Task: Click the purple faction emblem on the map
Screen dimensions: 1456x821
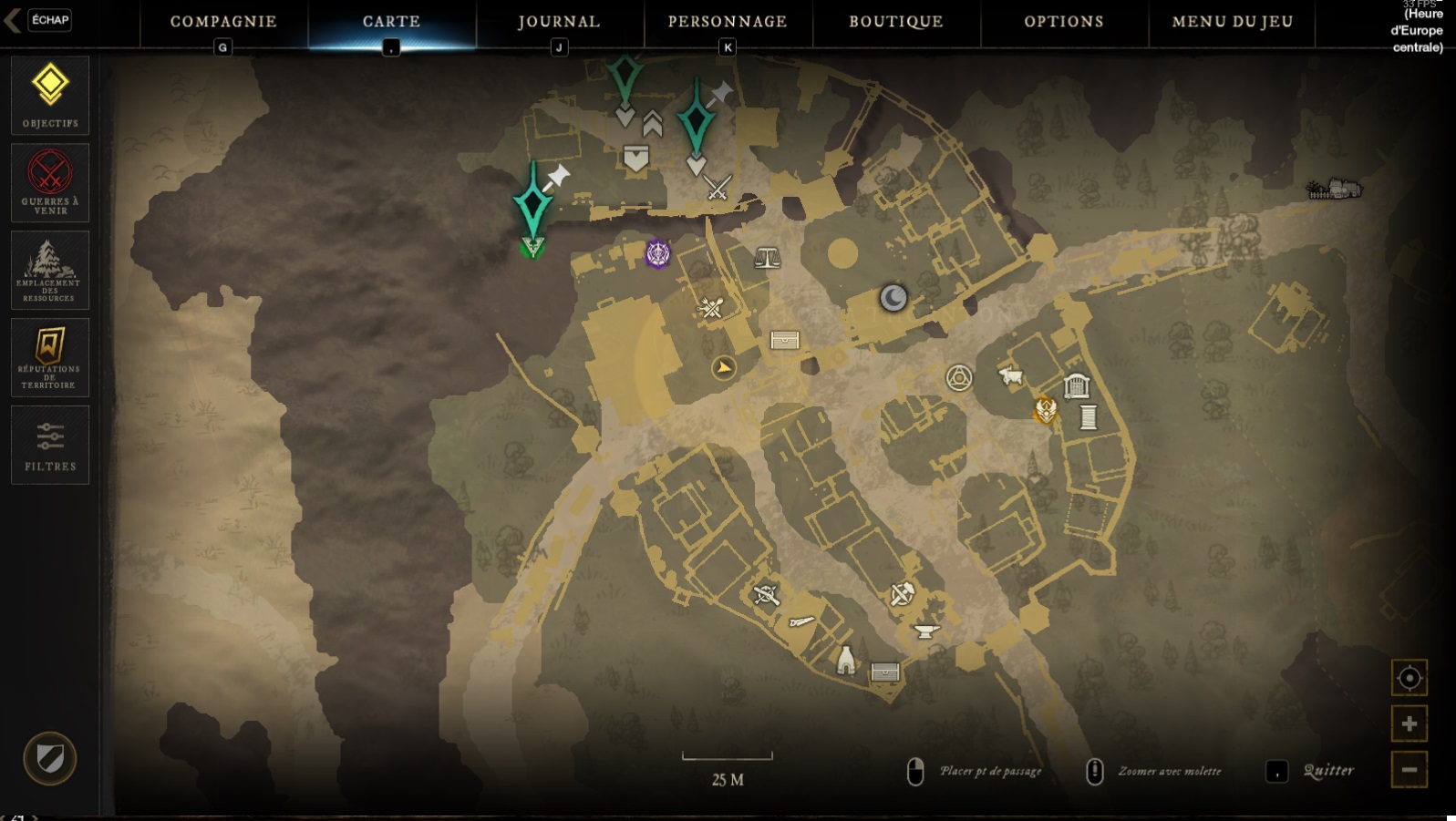Action: point(656,253)
